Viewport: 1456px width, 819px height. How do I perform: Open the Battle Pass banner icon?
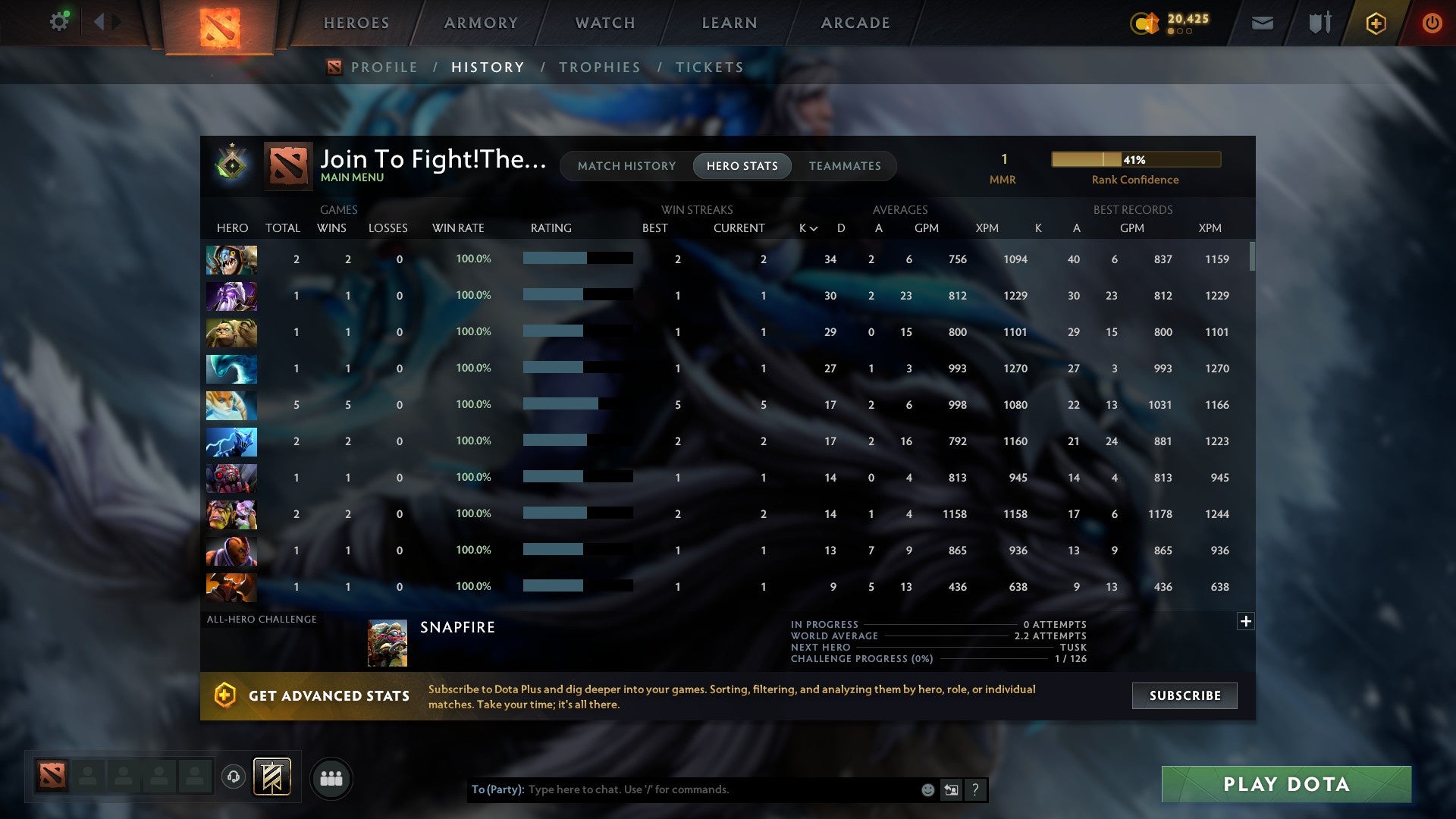pos(271,777)
